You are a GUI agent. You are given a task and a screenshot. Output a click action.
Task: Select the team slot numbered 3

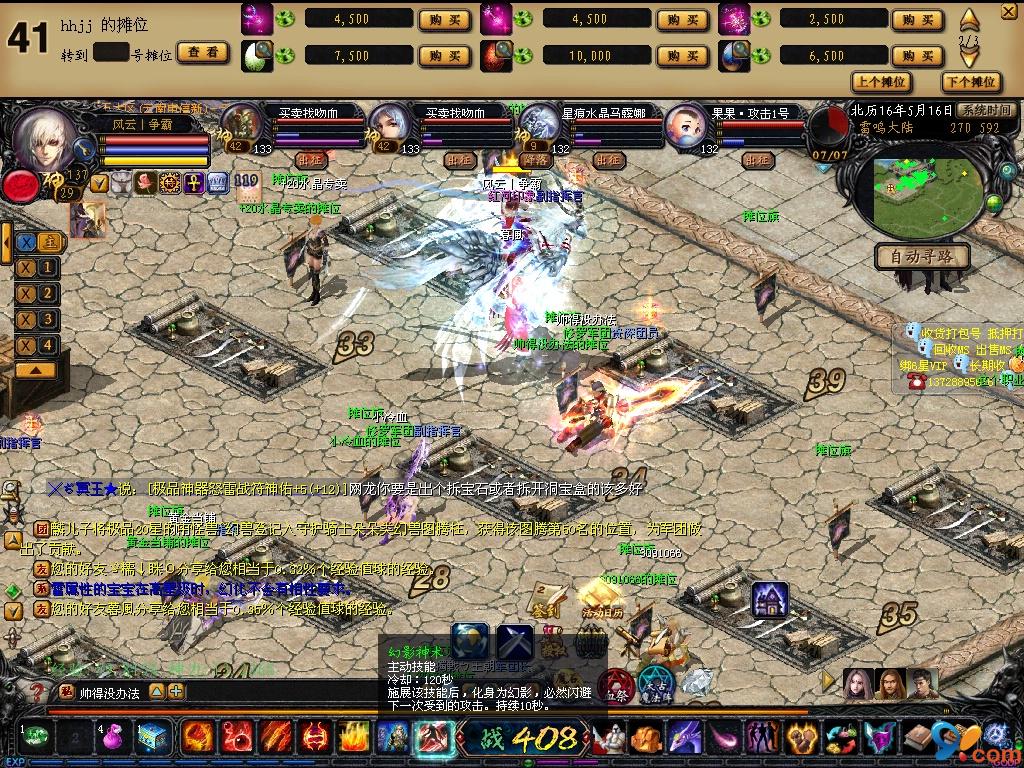38,319
